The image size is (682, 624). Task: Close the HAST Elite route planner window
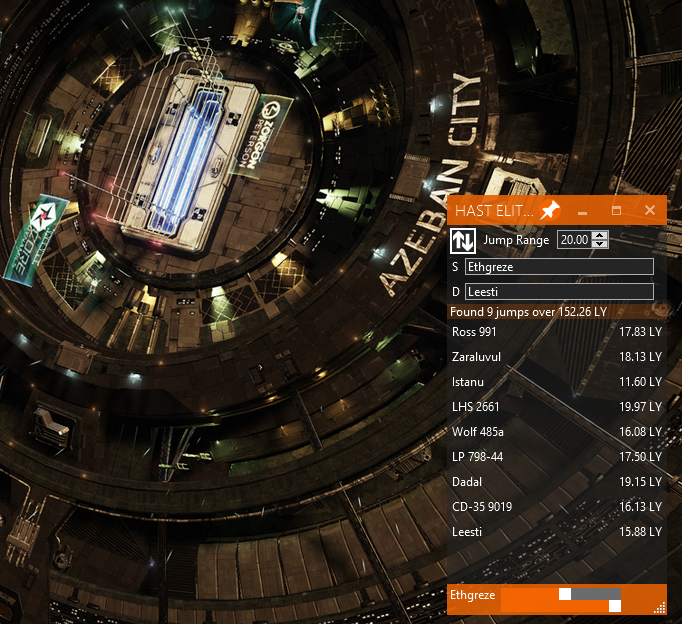click(x=650, y=210)
